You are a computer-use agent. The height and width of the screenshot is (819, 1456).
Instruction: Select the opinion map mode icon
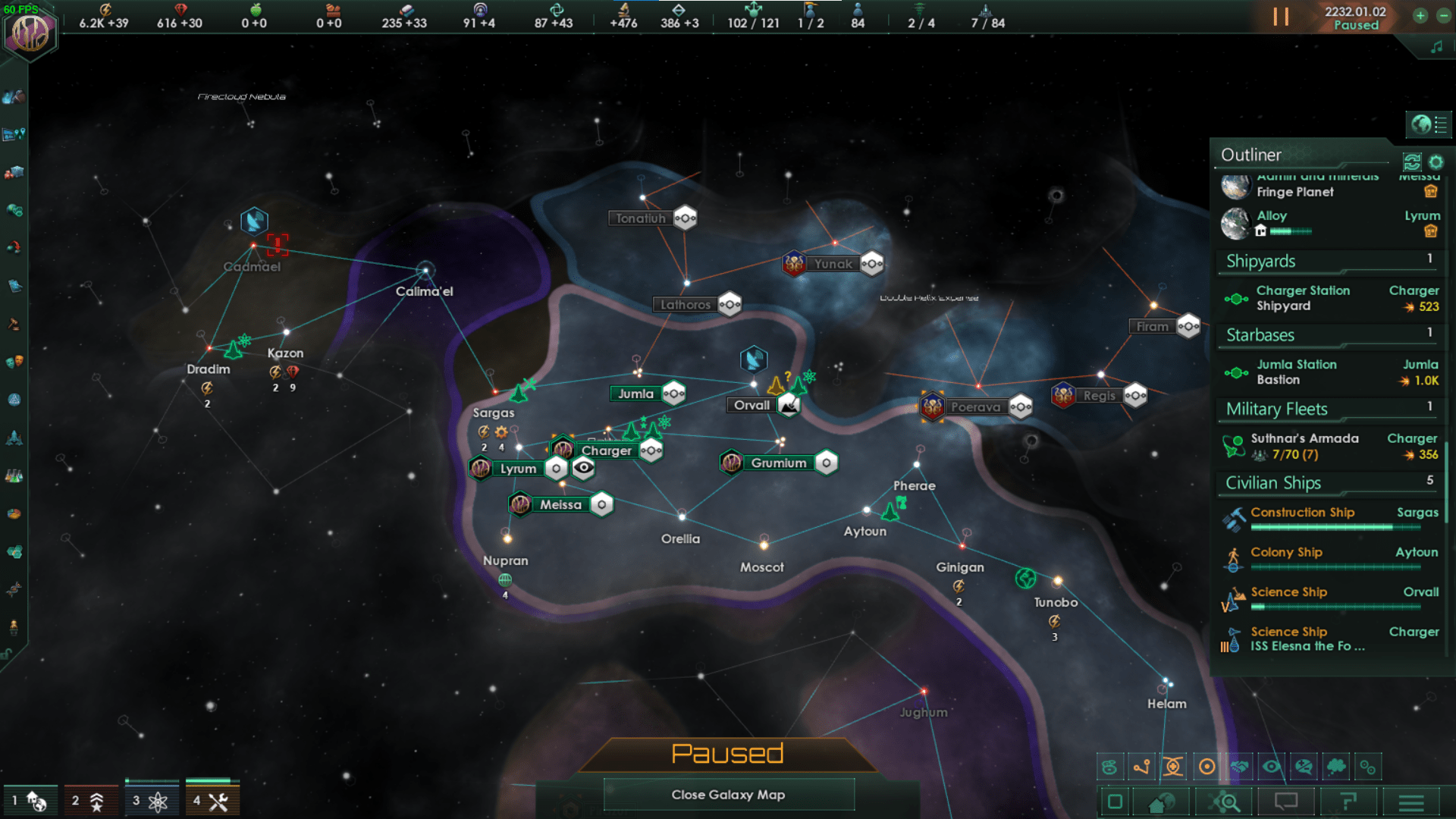click(1303, 767)
